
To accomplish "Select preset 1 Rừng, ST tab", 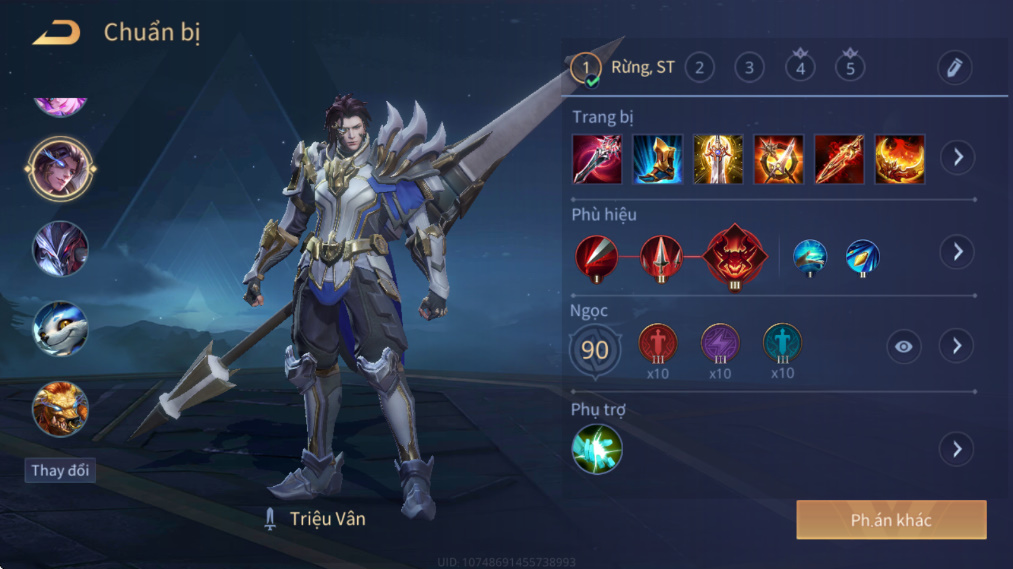I will (623, 68).
